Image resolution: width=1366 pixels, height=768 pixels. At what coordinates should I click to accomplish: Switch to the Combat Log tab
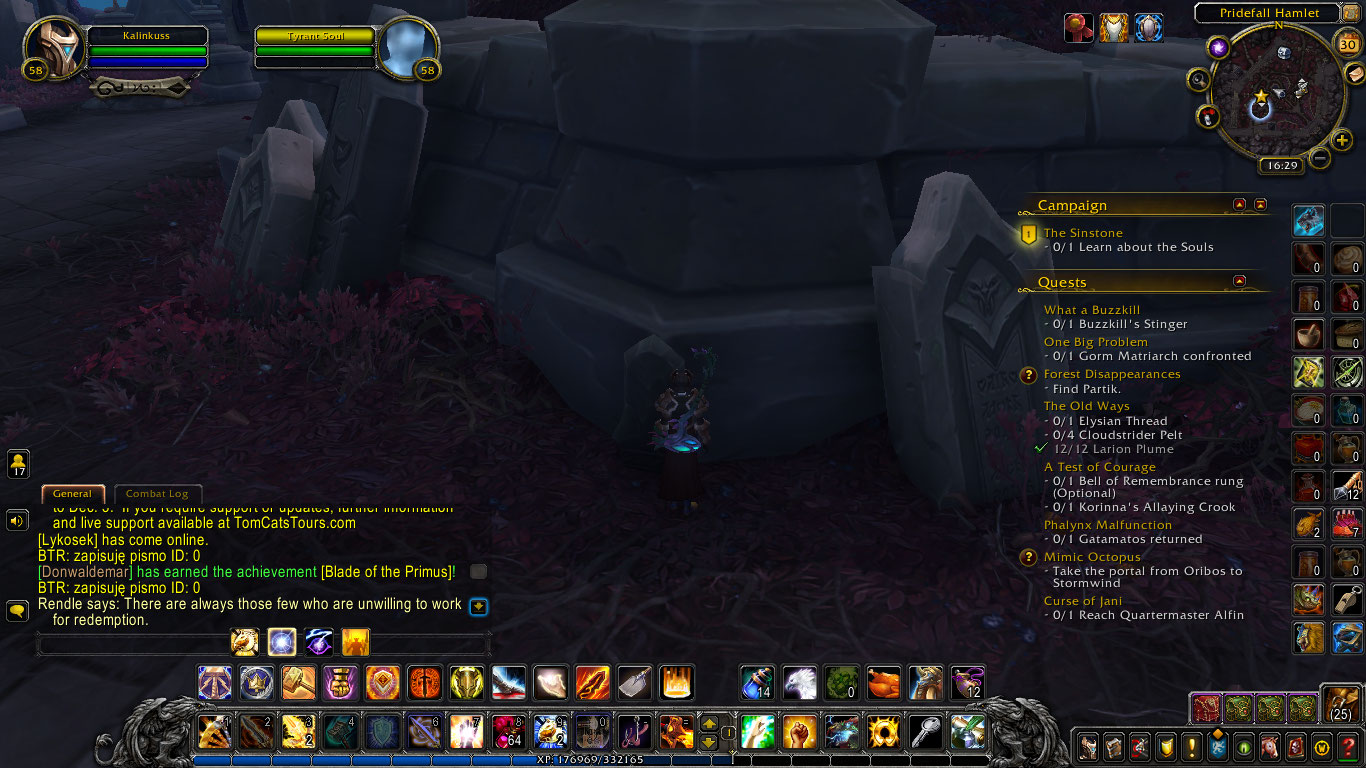pyautogui.click(x=158, y=494)
